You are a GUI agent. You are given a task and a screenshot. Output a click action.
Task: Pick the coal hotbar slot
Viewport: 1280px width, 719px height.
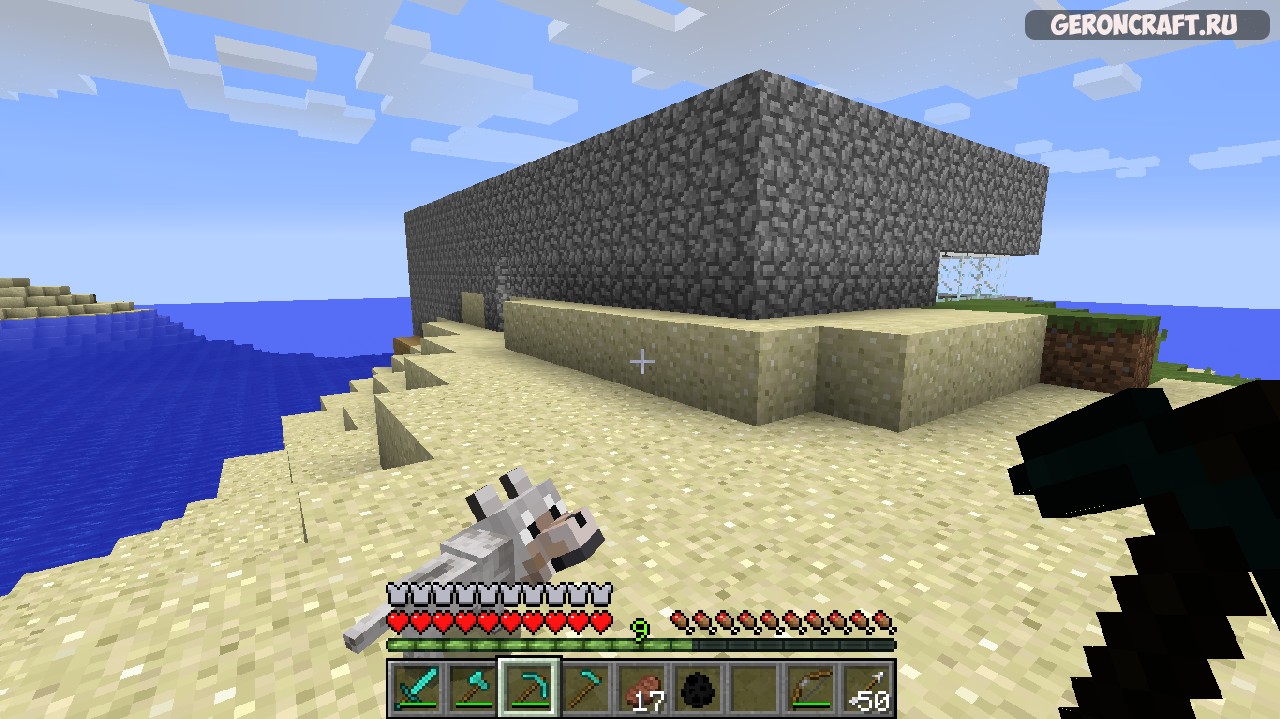click(699, 687)
